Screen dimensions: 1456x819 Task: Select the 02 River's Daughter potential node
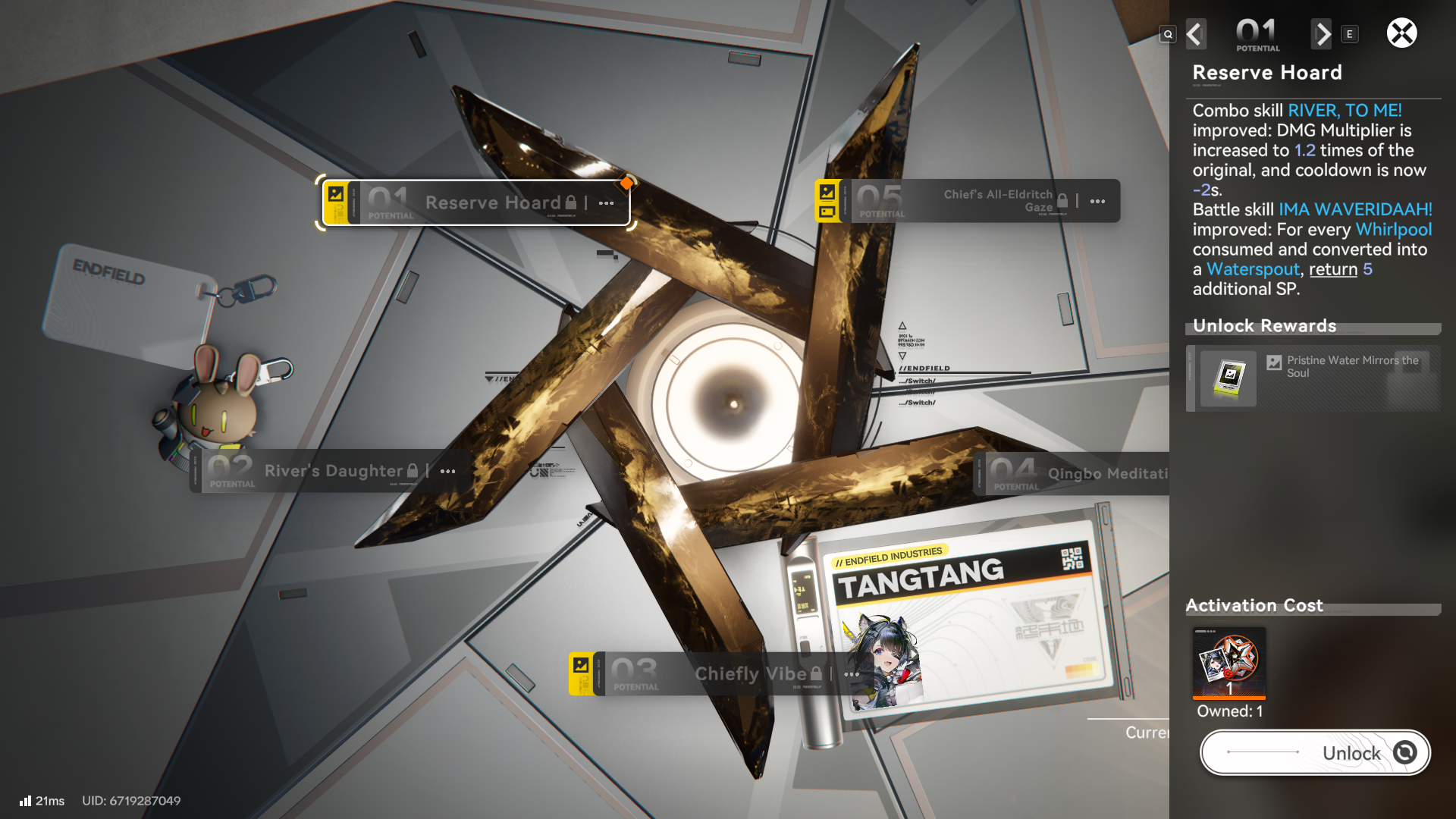pos(326,471)
